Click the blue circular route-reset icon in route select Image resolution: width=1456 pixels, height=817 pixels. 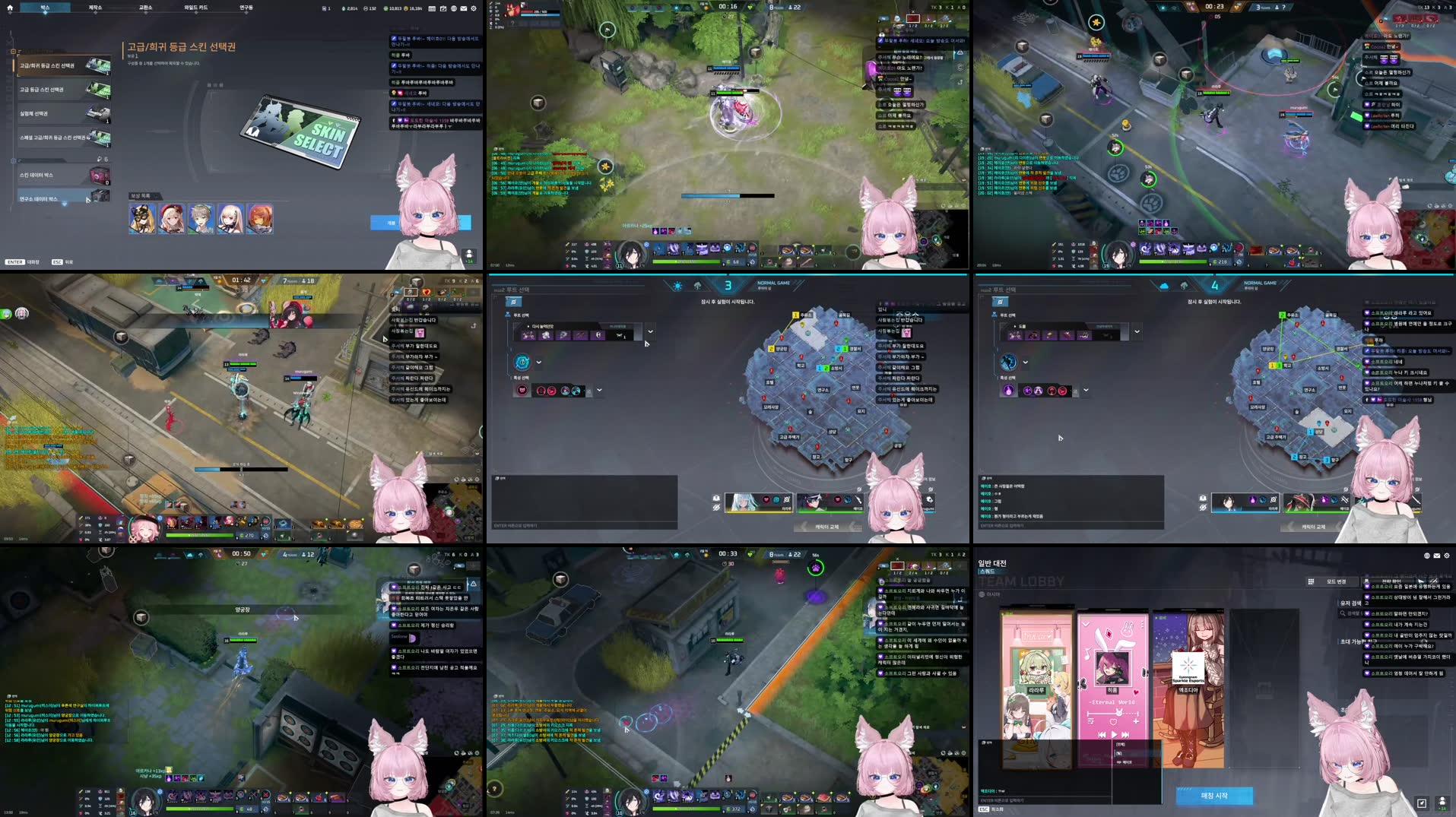(522, 363)
